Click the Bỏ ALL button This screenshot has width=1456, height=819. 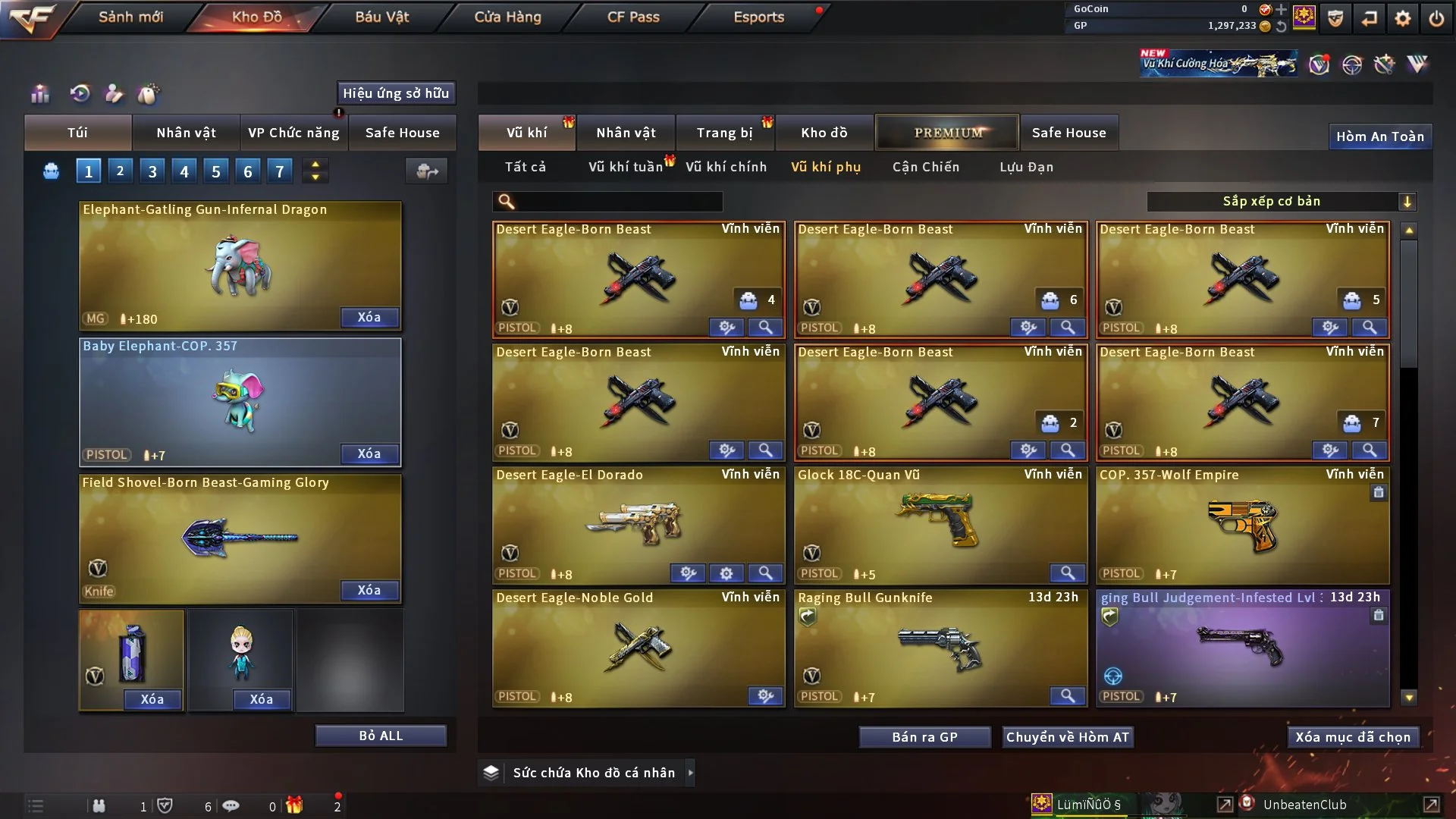pos(381,736)
